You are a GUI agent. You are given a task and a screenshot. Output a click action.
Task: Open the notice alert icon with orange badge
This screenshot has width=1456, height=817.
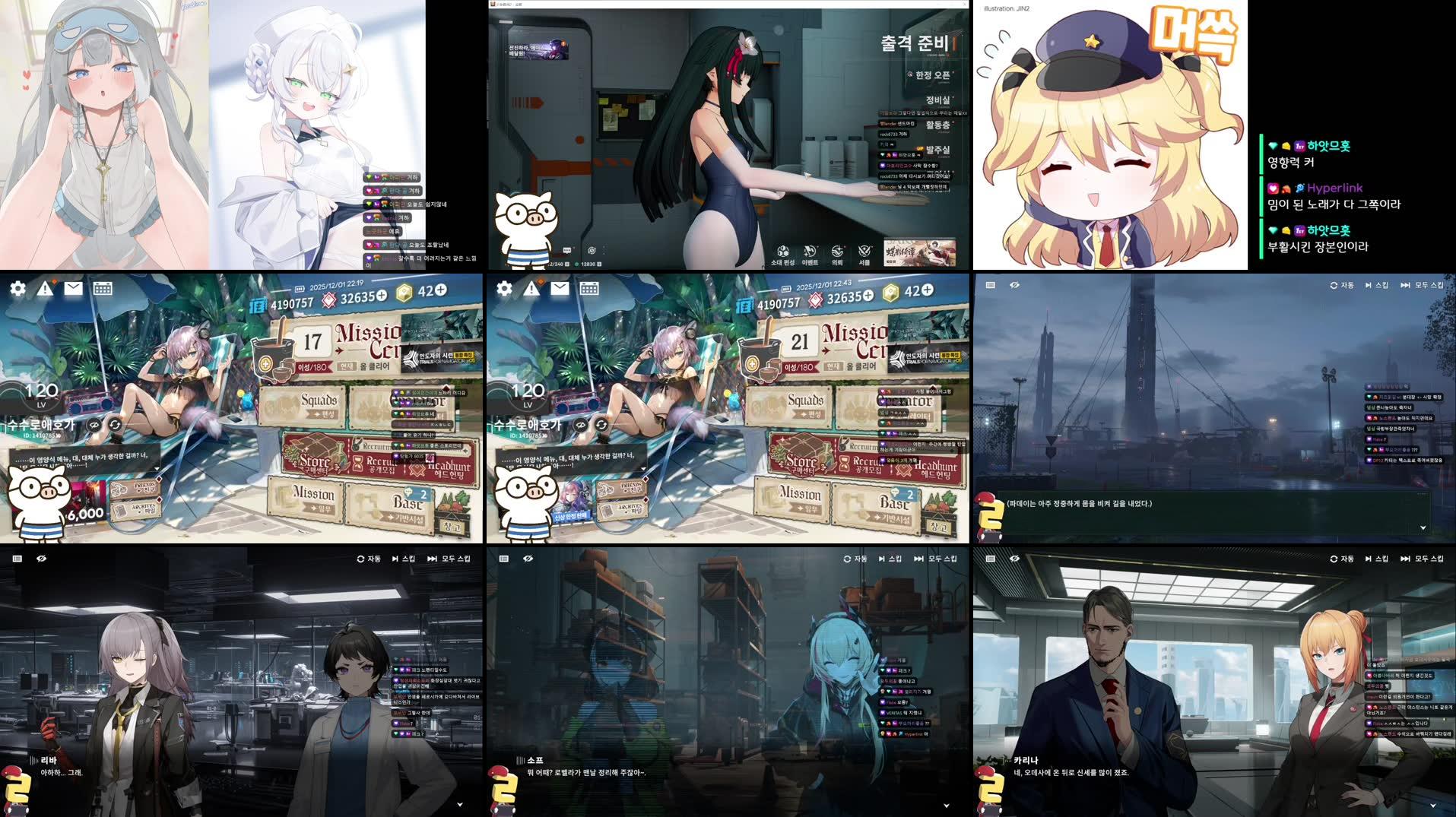pyautogui.click(x=46, y=290)
